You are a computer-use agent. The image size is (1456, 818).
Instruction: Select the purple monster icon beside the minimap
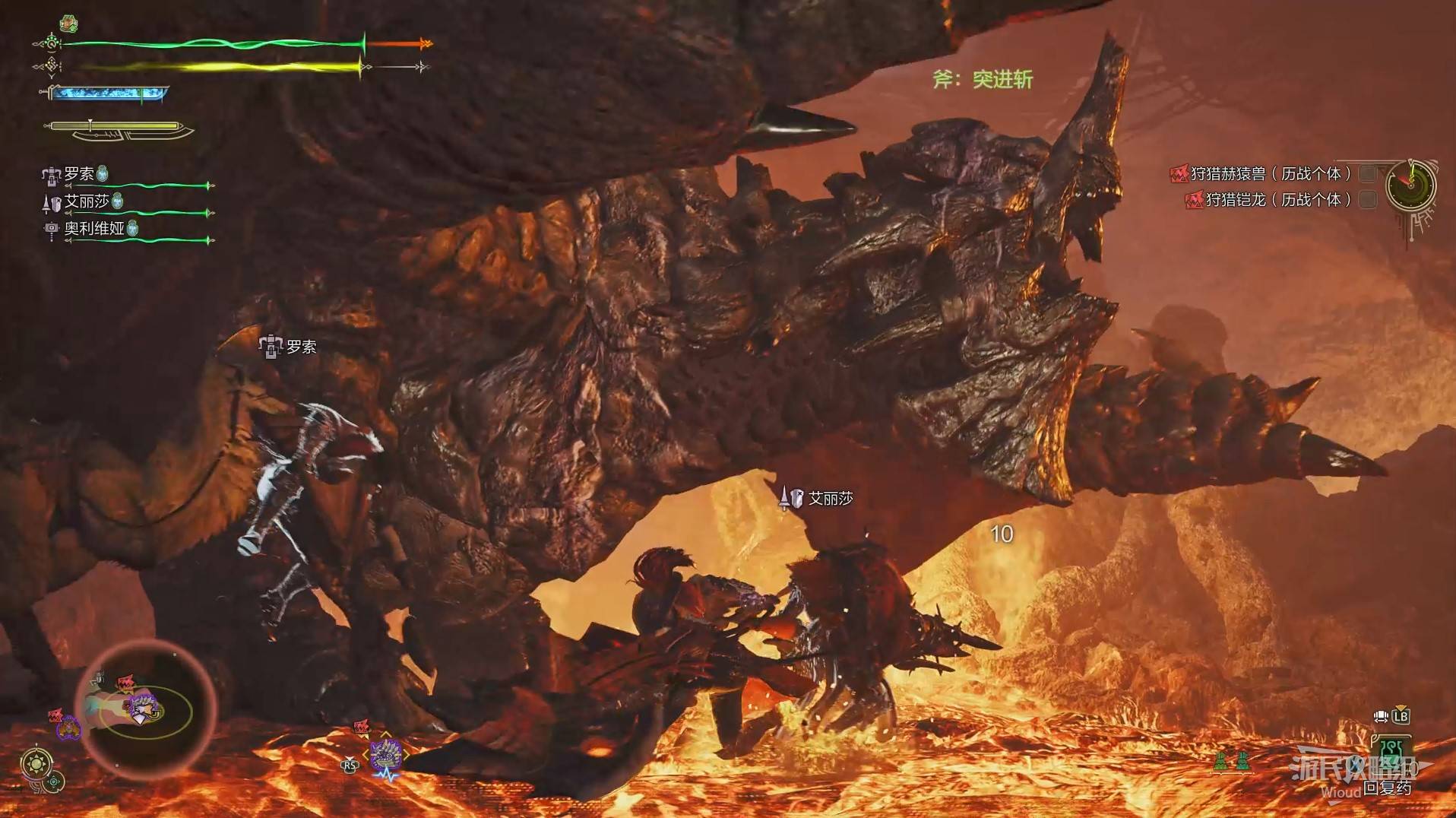tap(68, 728)
